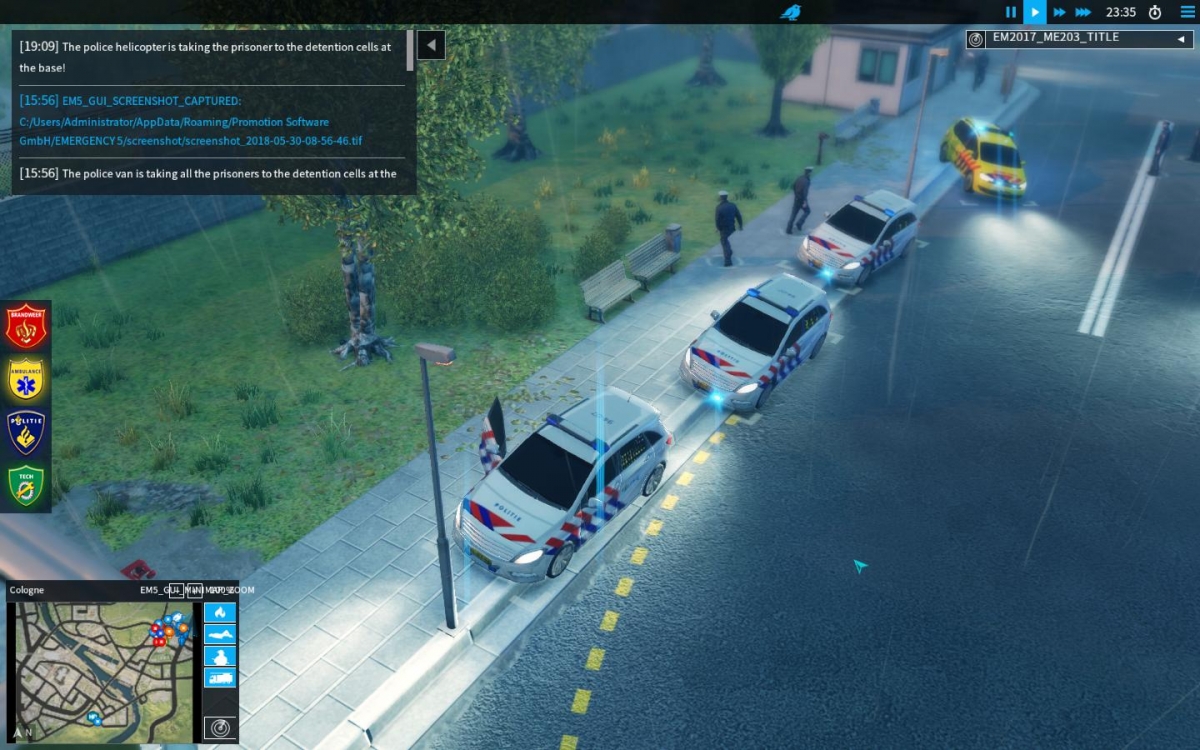This screenshot has height=750, width=1200.
Task: Open the hamburger main menu
Action: 1187,12
